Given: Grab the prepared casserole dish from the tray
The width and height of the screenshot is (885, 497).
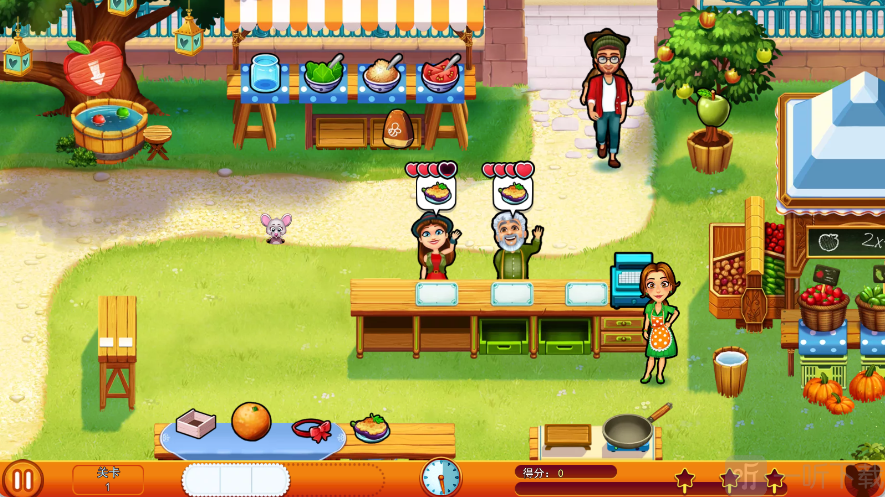Looking at the screenshot, I should (371, 428).
